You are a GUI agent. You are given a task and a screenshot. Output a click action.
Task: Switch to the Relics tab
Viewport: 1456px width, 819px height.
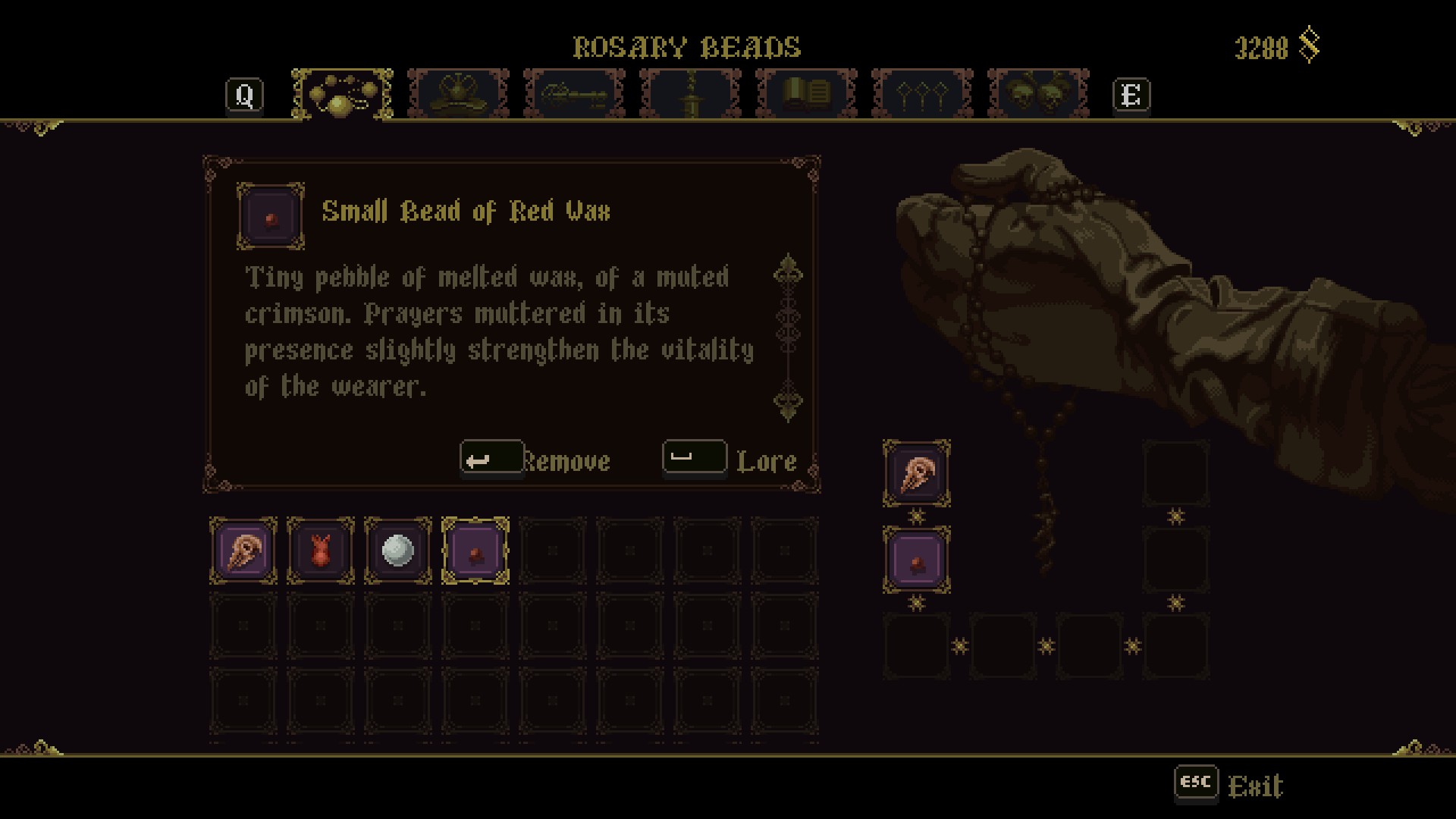458,95
